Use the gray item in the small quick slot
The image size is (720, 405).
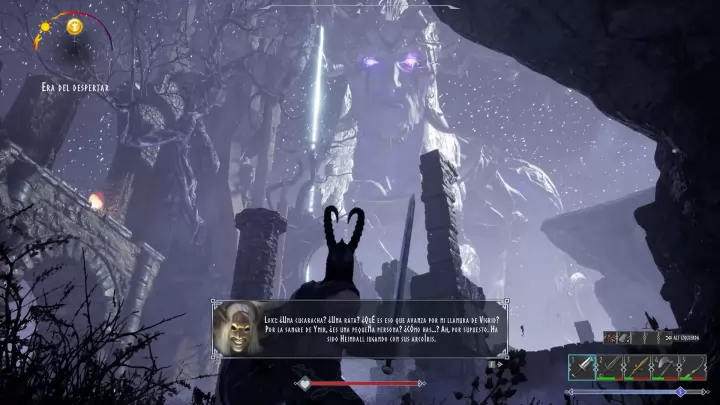pos(622,339)
